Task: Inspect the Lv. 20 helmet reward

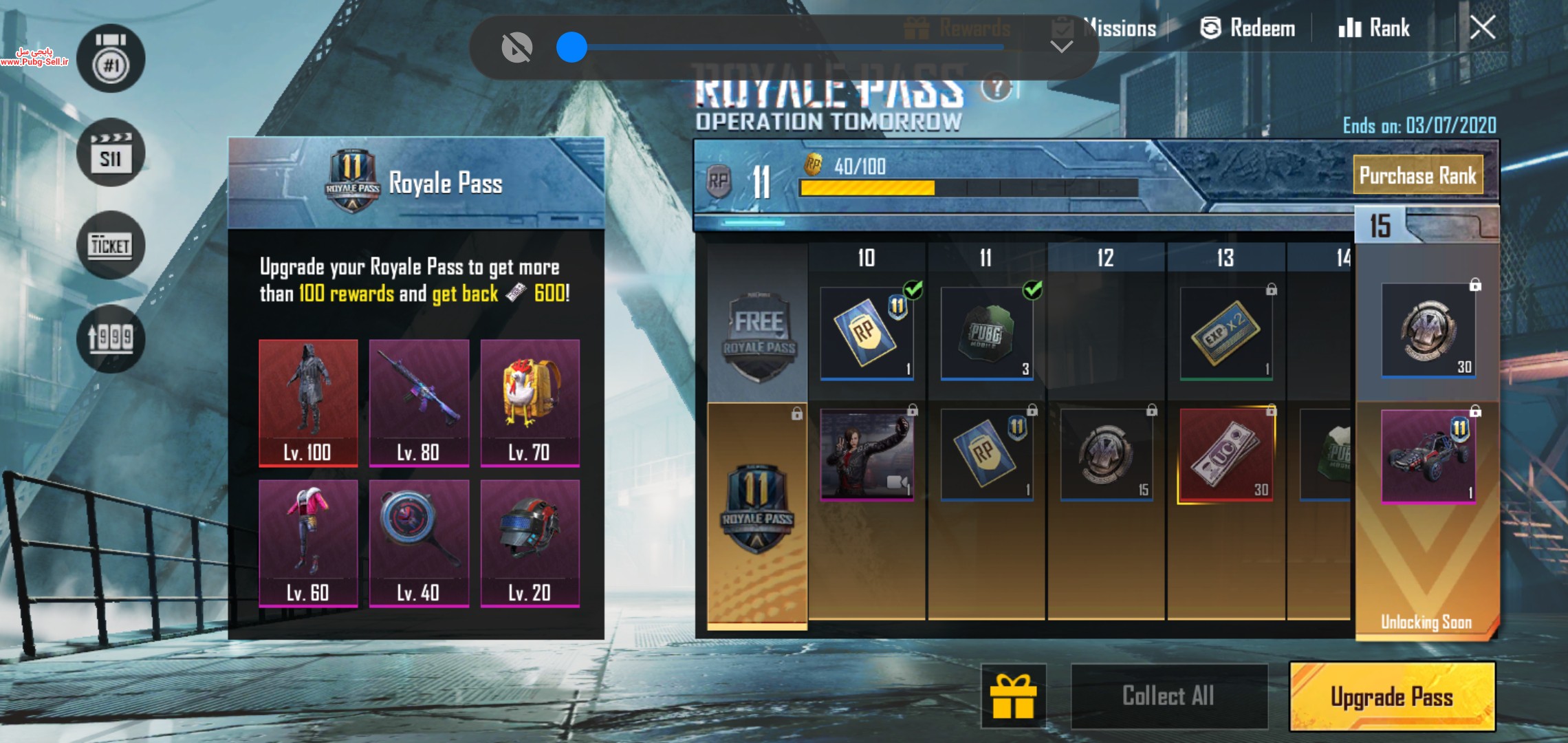Action: [530, 543]
